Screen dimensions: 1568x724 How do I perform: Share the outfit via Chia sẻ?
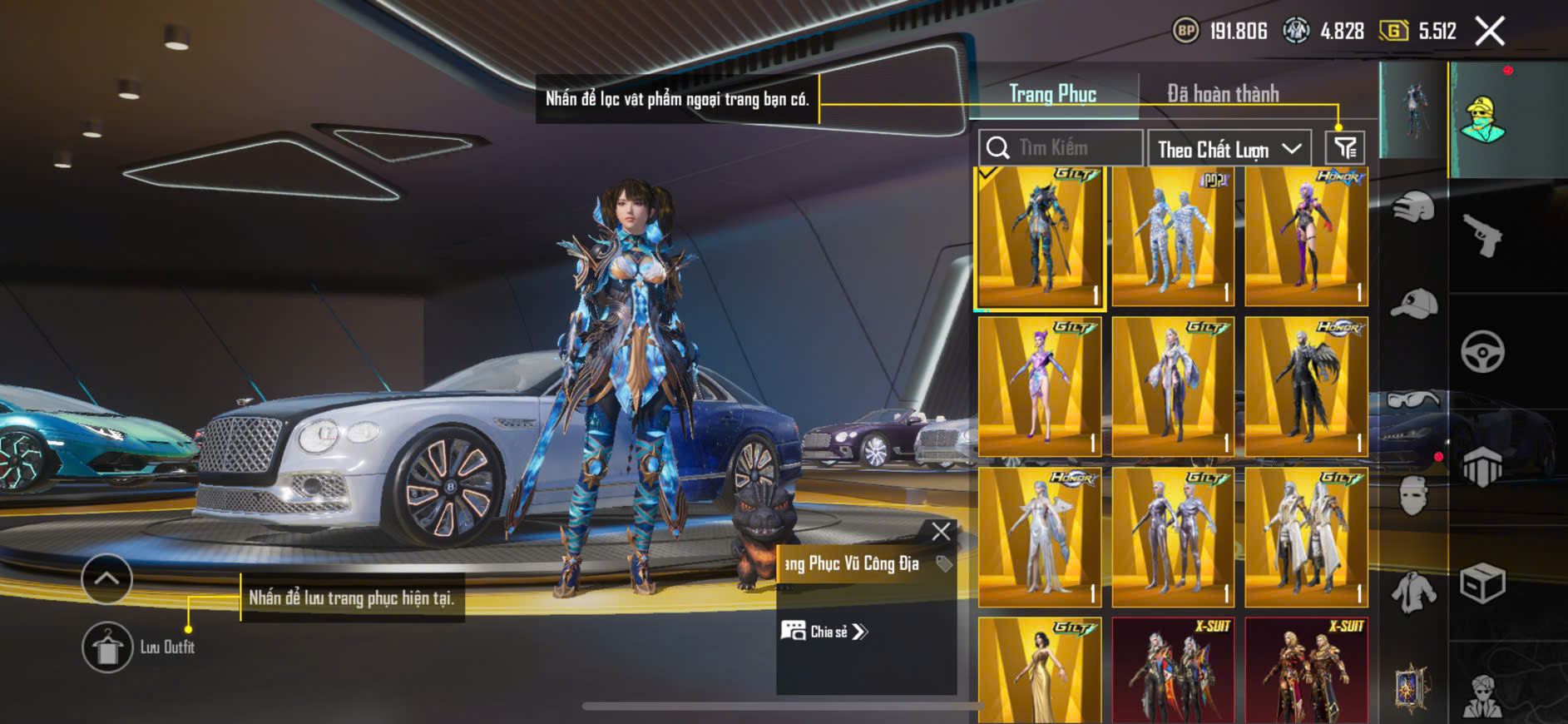[x=824, y=632]
